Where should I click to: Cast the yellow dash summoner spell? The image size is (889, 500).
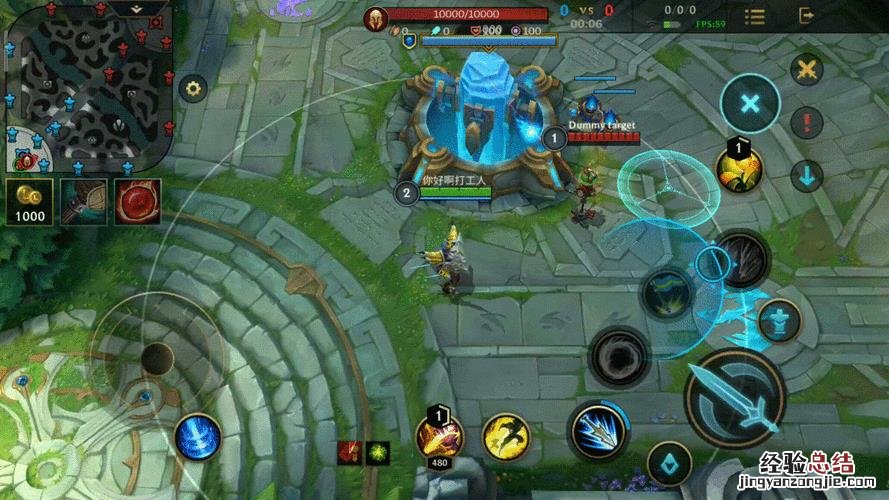(506, 437)
